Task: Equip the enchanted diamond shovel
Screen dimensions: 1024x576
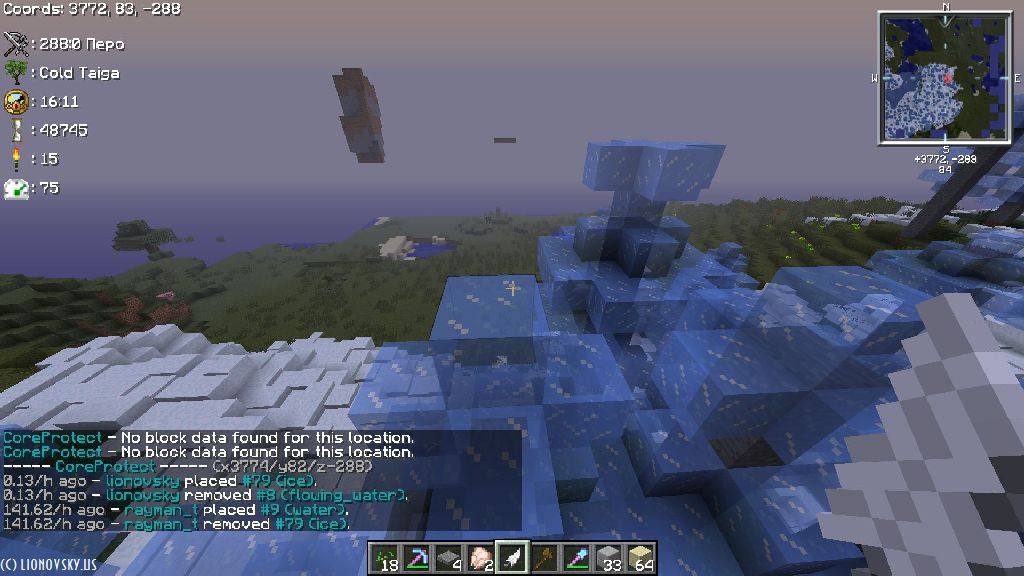Action: pyautogui.click(x=576, y=558)
